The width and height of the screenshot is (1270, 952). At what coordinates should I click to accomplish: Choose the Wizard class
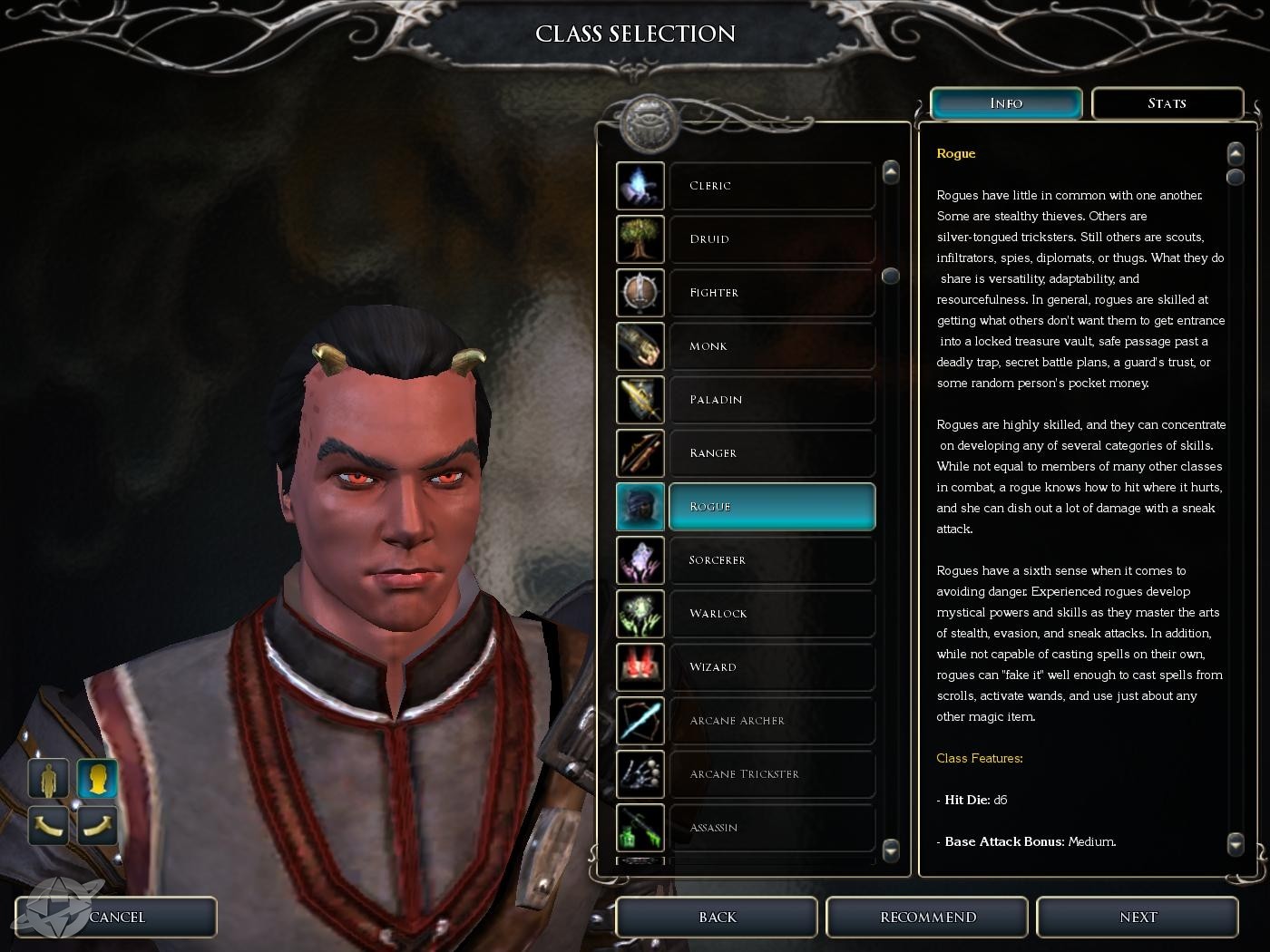point(771,667)
